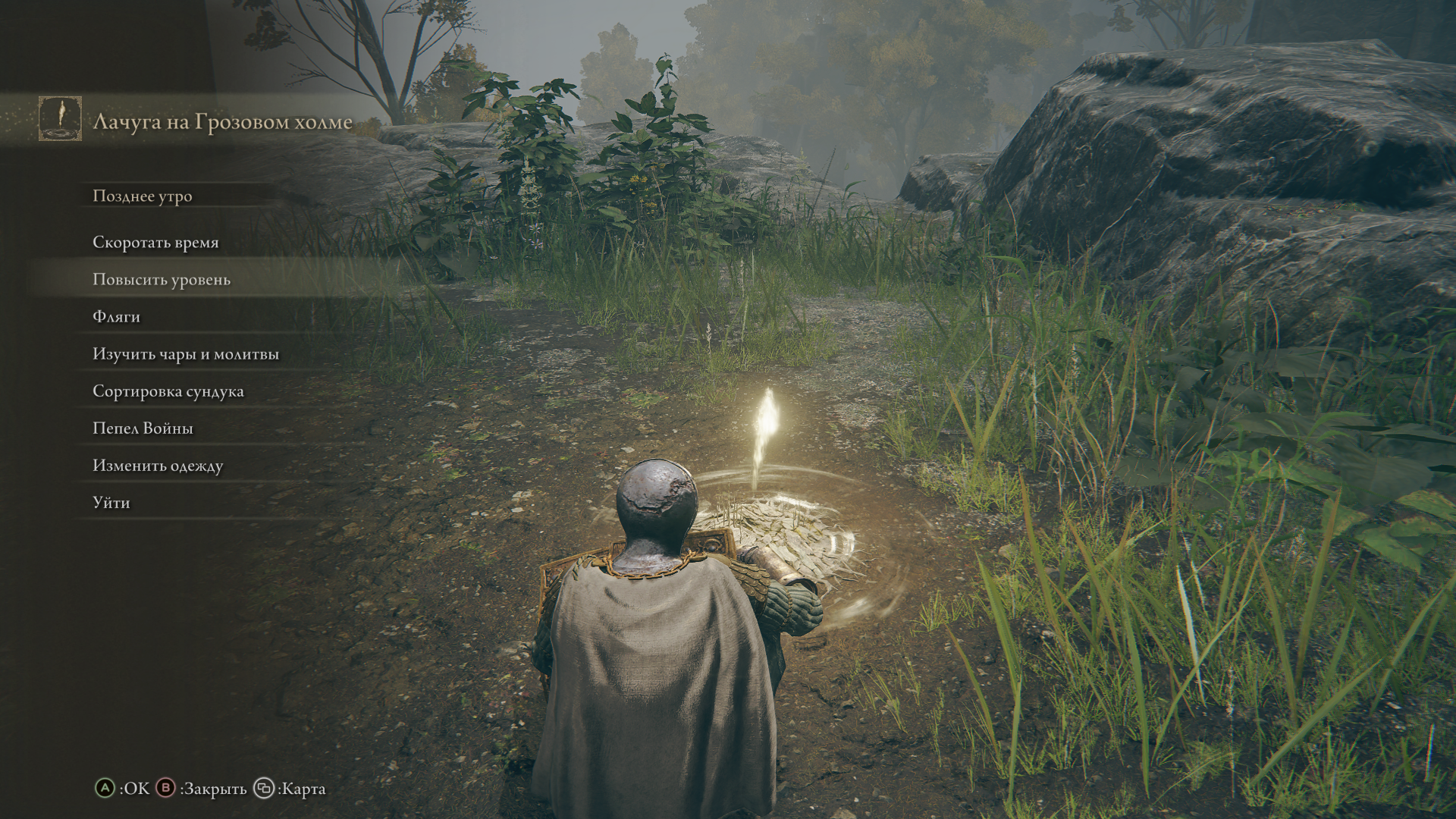
Task: Choose "Изменить одежду" option
Action: pos(158,466)
